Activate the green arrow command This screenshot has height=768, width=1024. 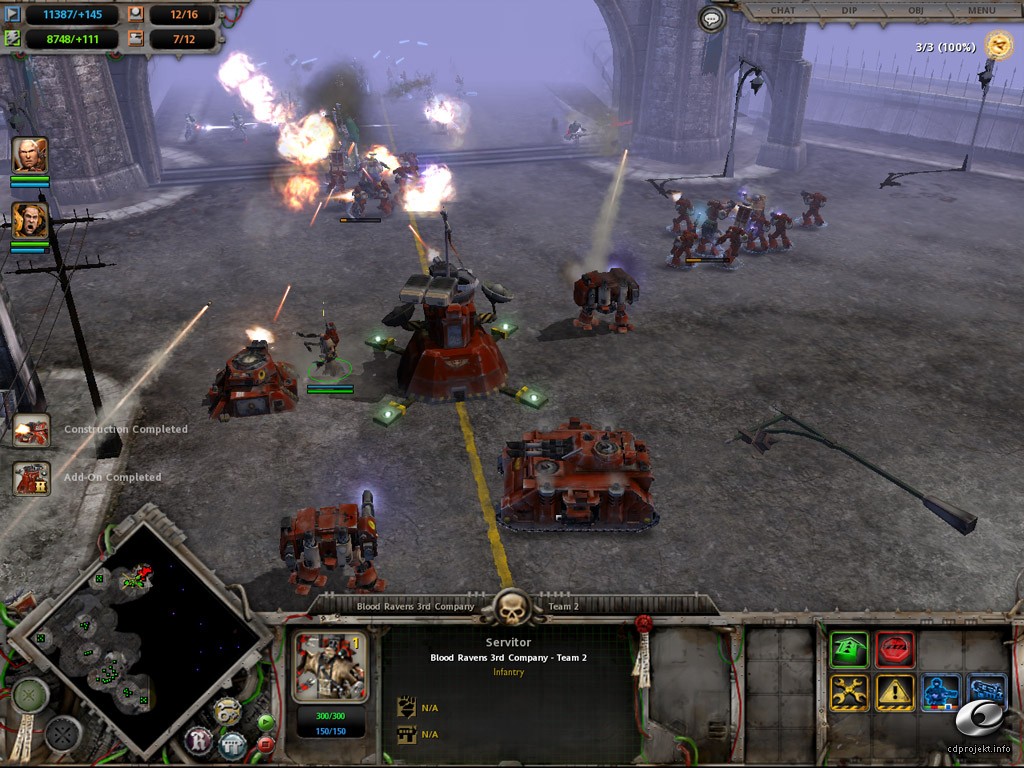[849, 650]
